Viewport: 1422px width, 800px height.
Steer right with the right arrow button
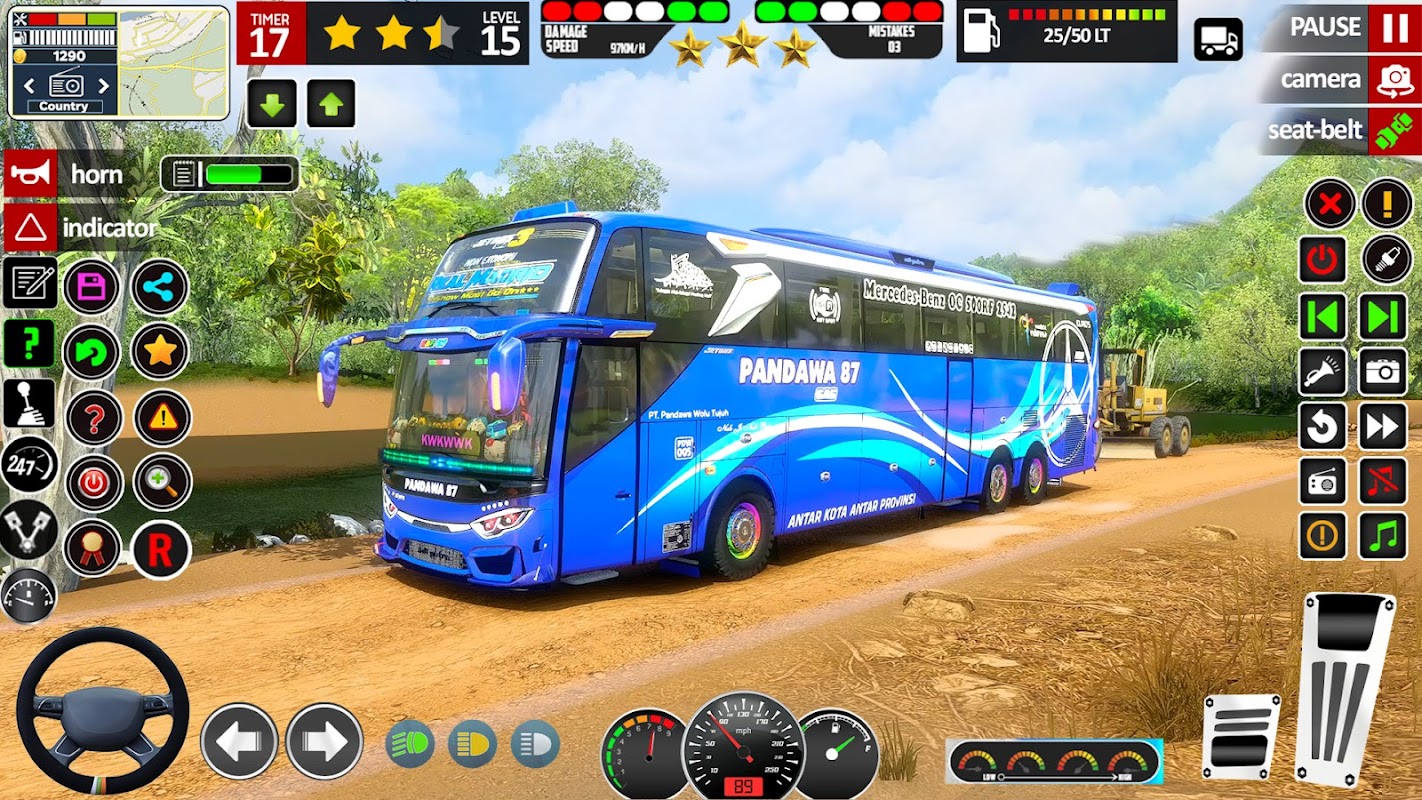pyautogui.click(x=324, y=742)
